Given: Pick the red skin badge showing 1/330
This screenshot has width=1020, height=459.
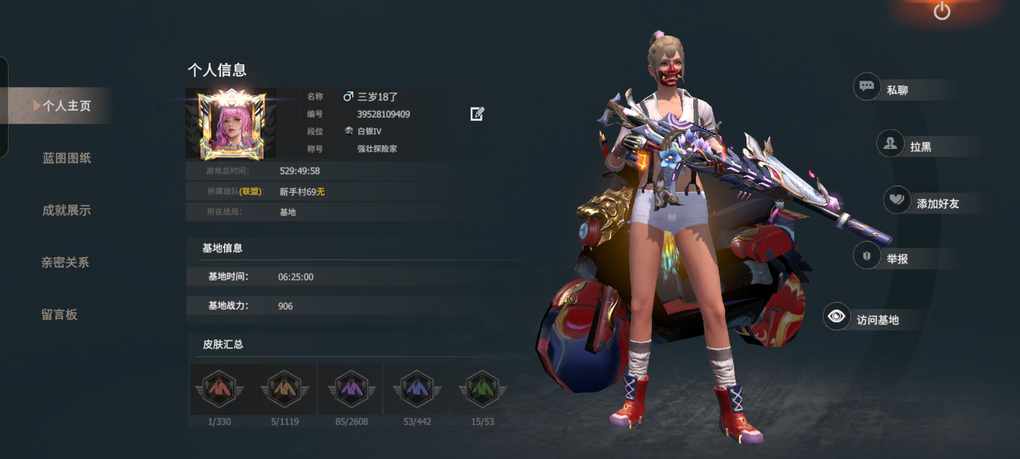Looking at the screenshot, I should (x=219, y=389).
